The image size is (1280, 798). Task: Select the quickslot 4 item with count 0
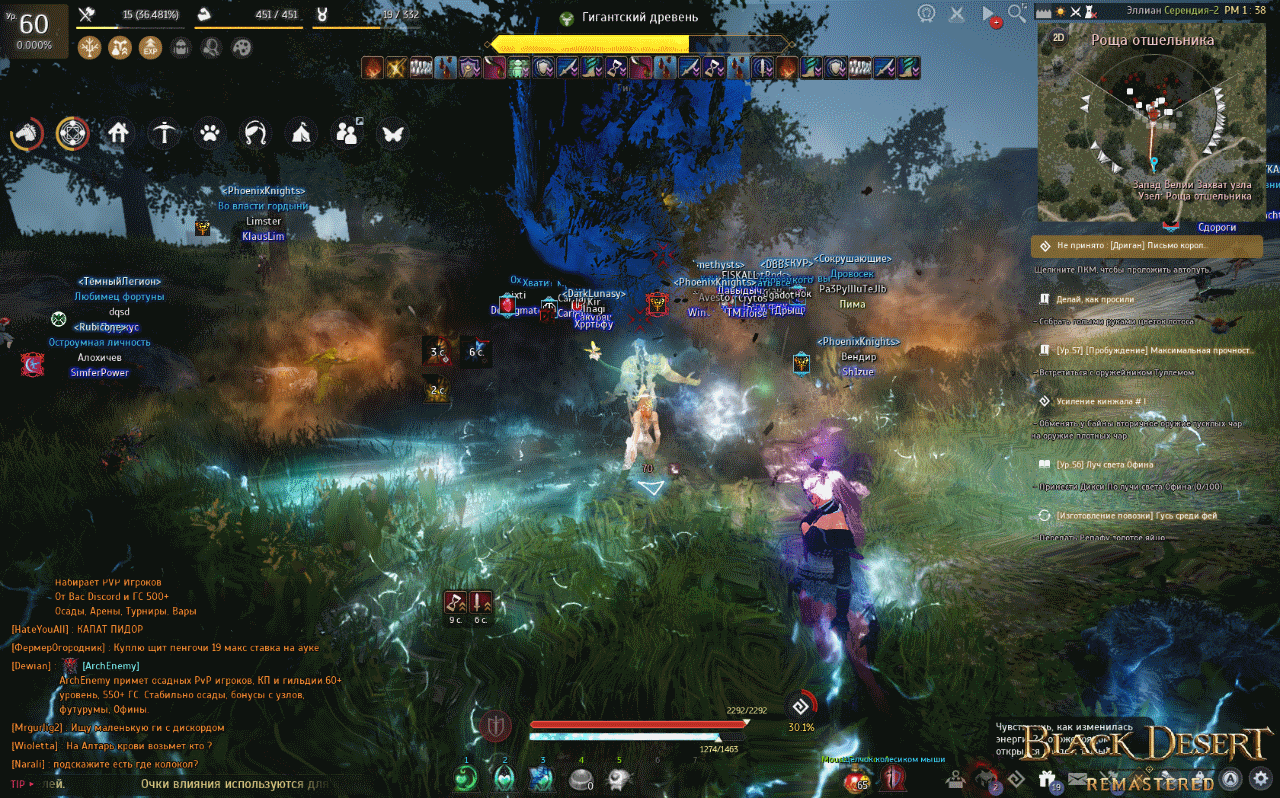coord(581,777)
